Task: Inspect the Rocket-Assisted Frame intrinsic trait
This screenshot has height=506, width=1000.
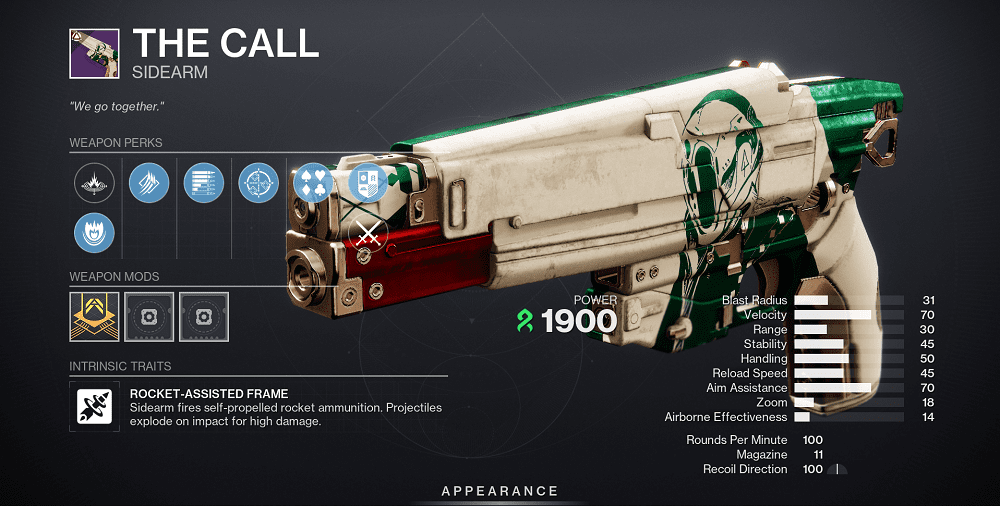Action: click(95, 405)
